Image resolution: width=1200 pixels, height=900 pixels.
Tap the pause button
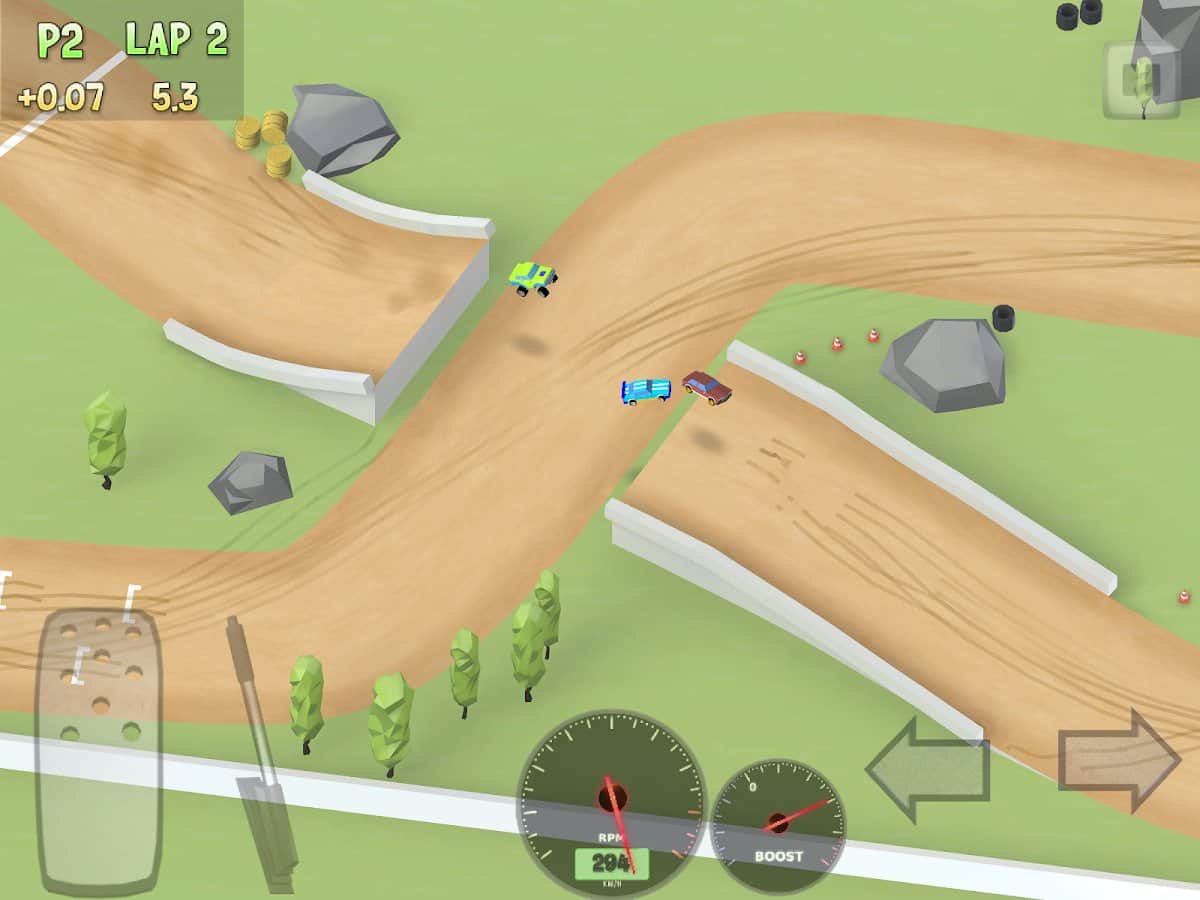click(x=1141, y=79)
